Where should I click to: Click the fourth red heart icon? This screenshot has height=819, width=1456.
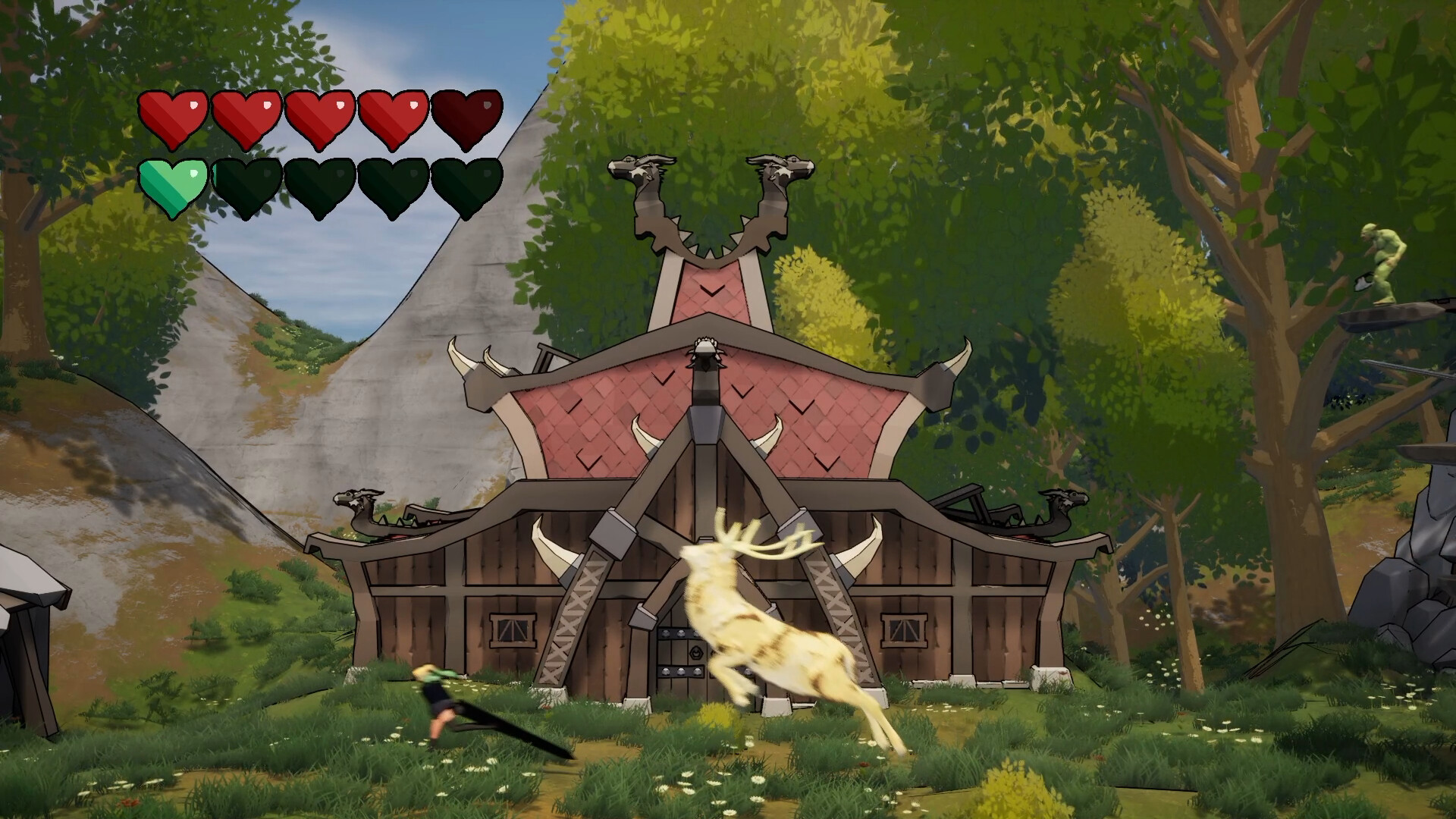pos(393,121)
